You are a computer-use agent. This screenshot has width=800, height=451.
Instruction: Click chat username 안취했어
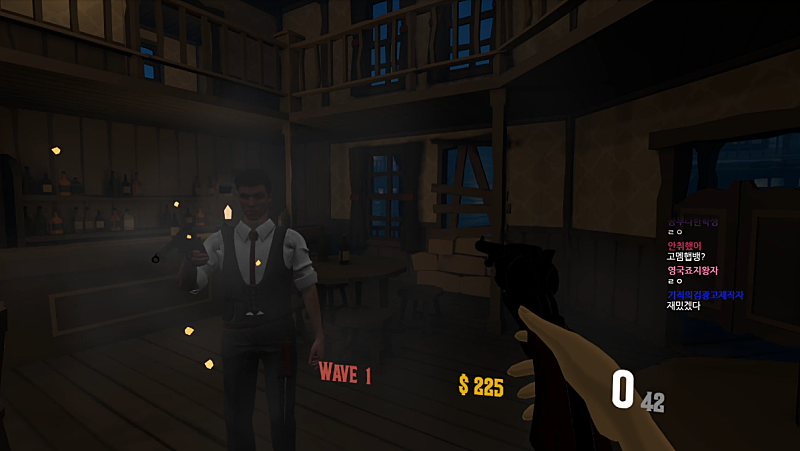685,245
